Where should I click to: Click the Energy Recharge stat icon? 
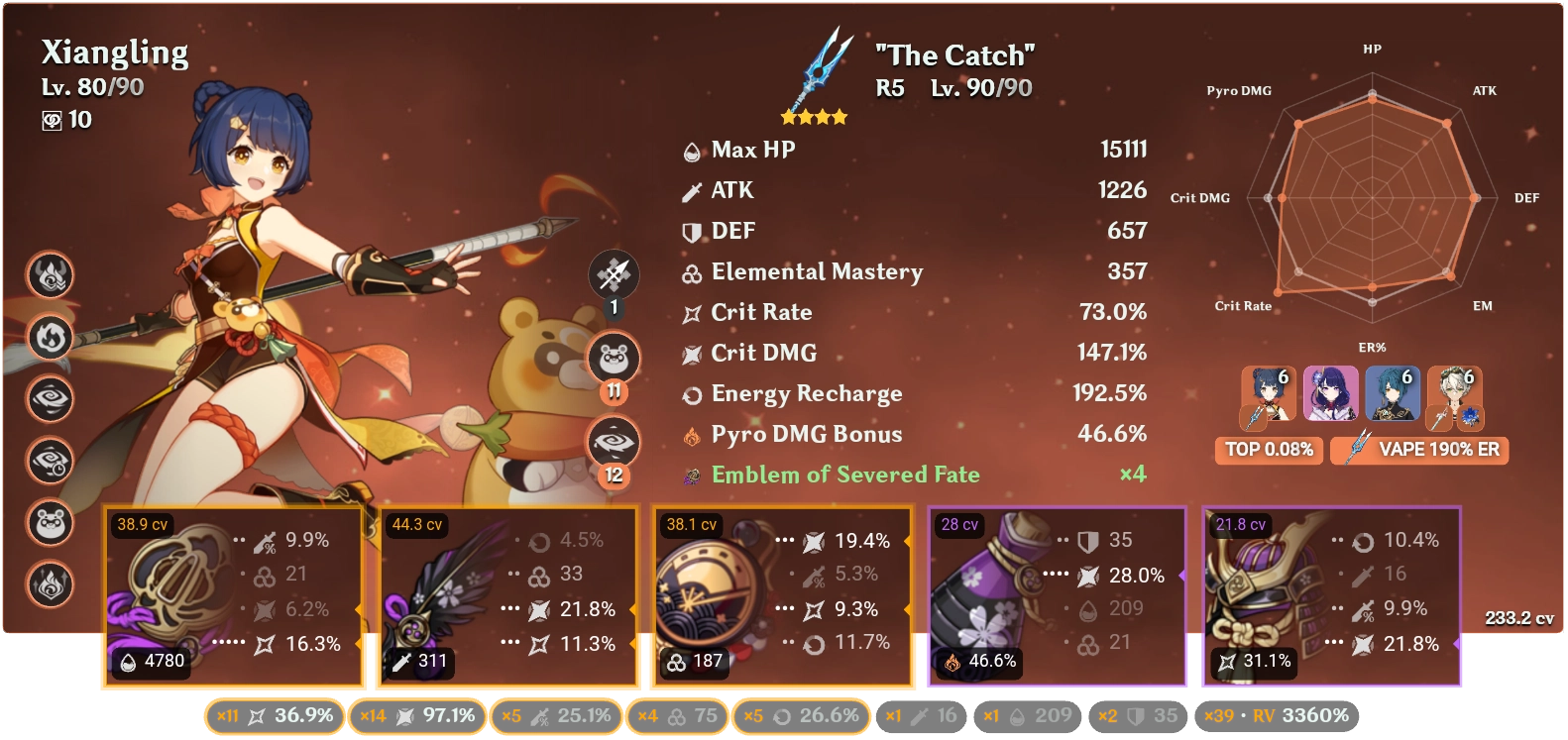pyautogui.click(x=692, y=393)
